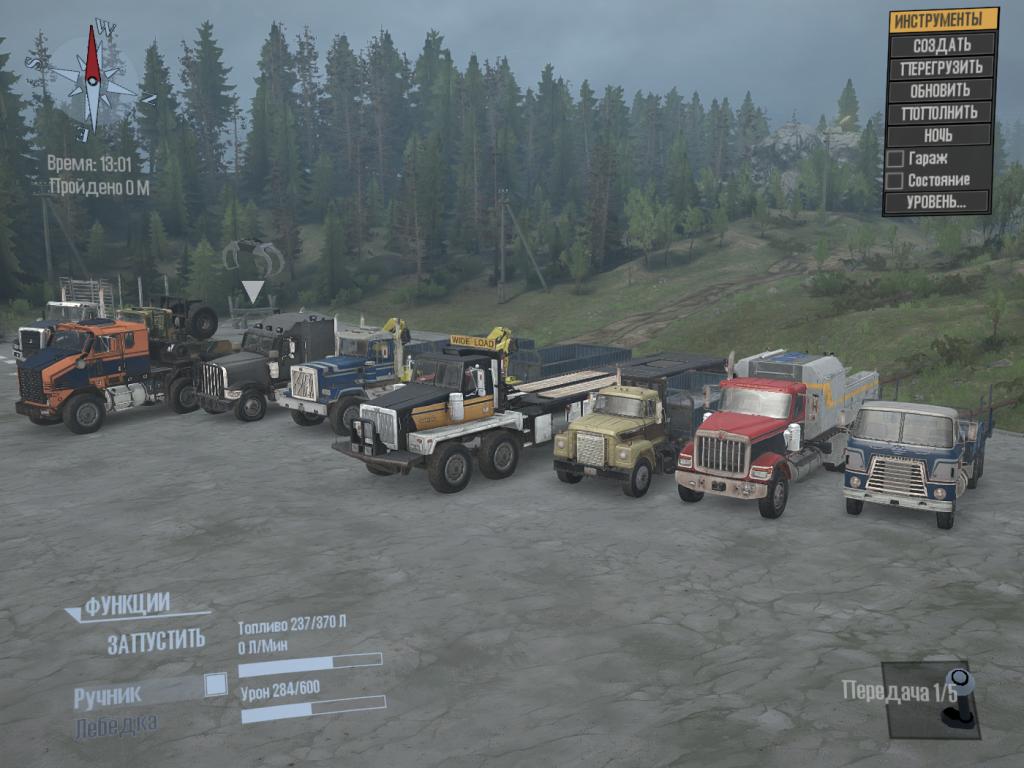Switch to night with НОЧЬ button
The width and height of the screenshot is (1024, 768).
(940, 135)
